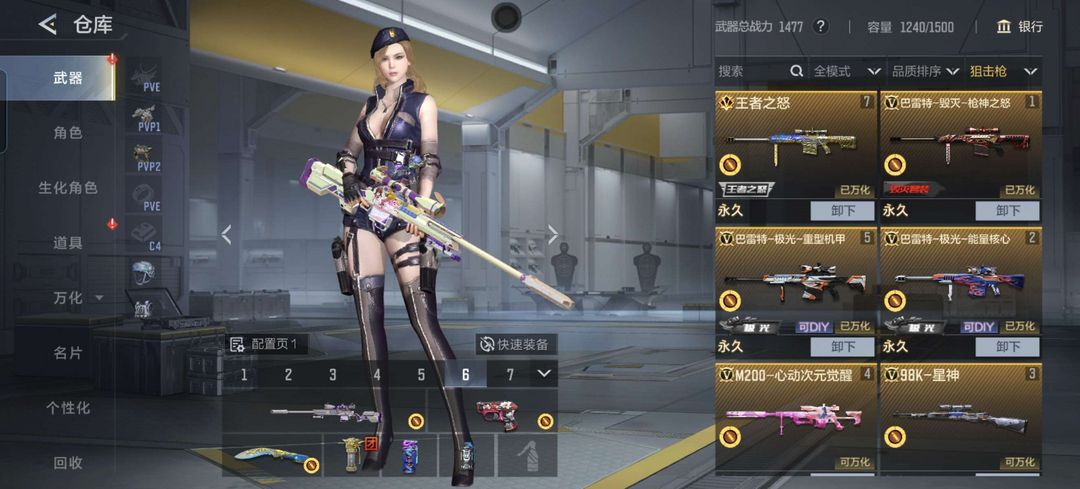The image size is (1080, 489).
Task: Unequip the 王者之怒 sniper rifle
Action: [x=843, y=211]
